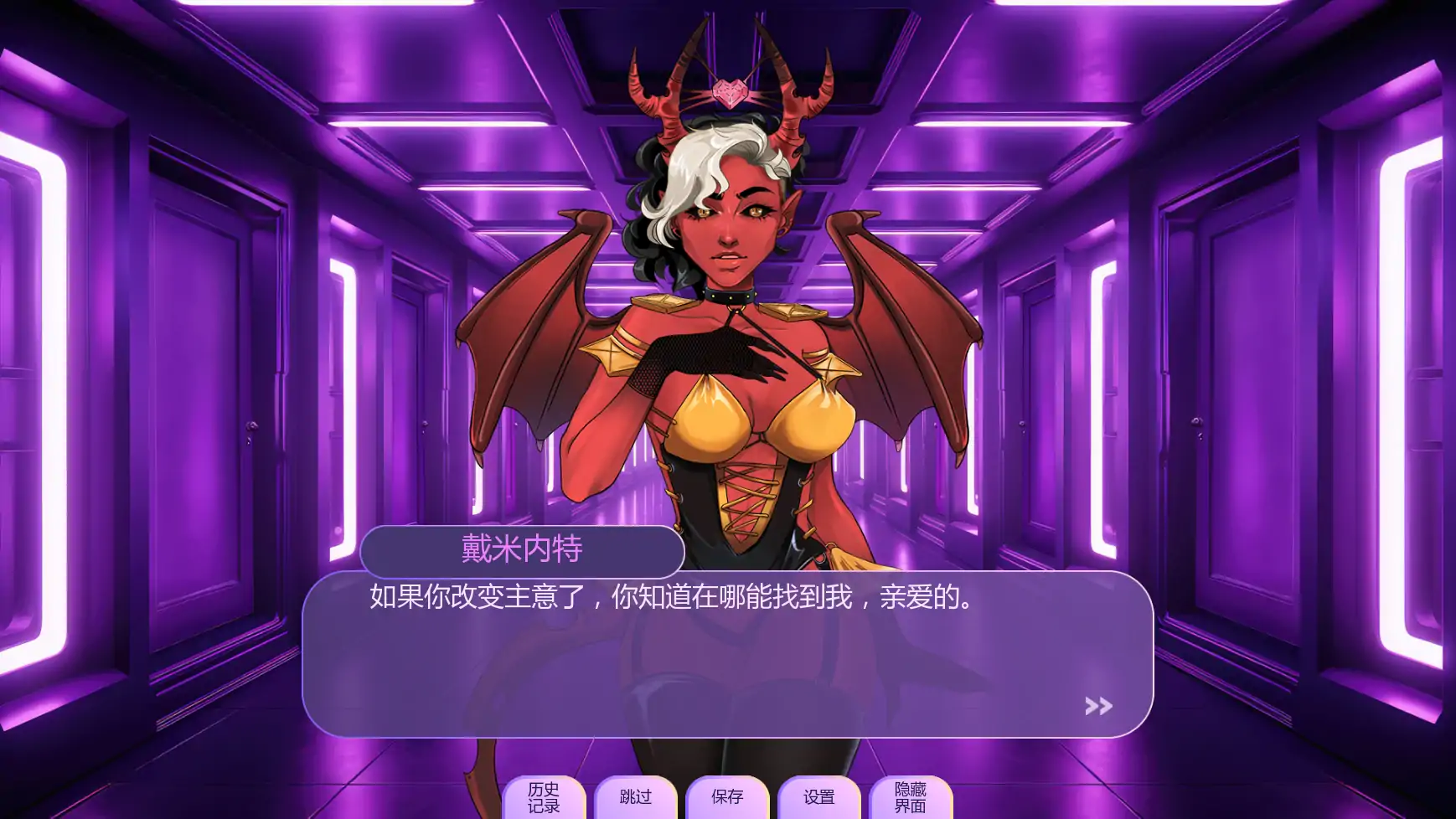The height and width of the screenshot is (819, 1456).
Task: Open the 设置 settings menu
Action: coord(818,797)
